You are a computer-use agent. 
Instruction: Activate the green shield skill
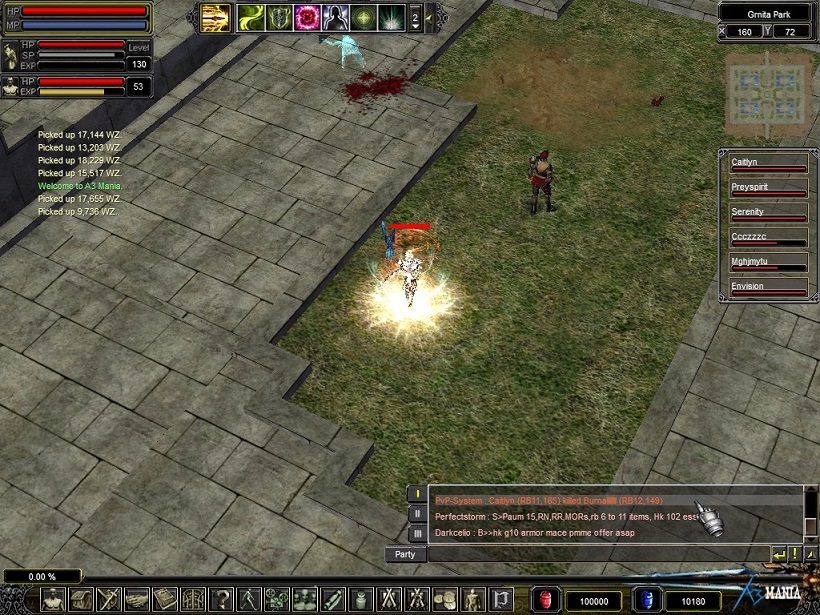tap(277, 18)
